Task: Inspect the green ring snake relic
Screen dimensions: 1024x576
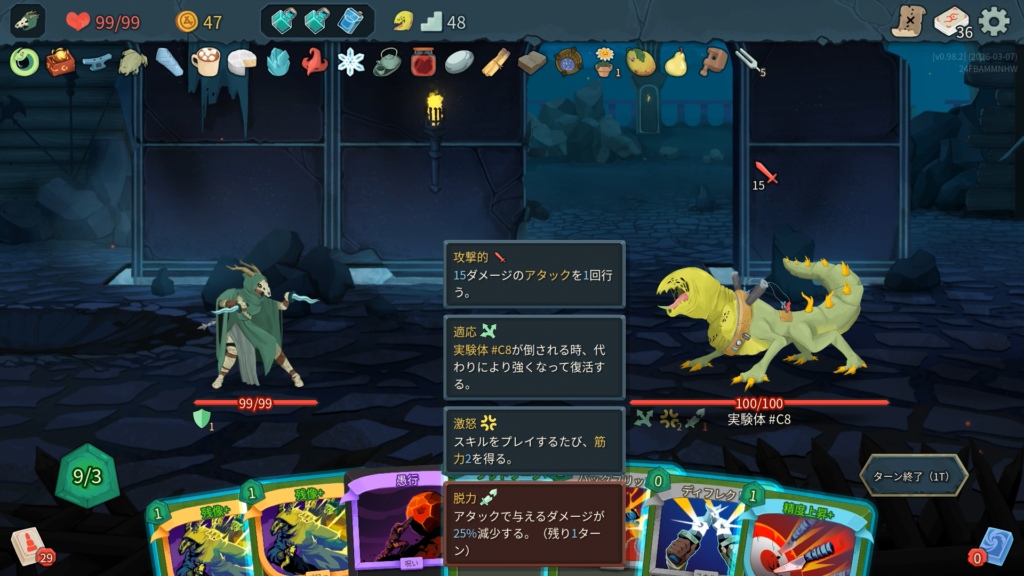Action: pyautogui.click(x=24, y=62)
